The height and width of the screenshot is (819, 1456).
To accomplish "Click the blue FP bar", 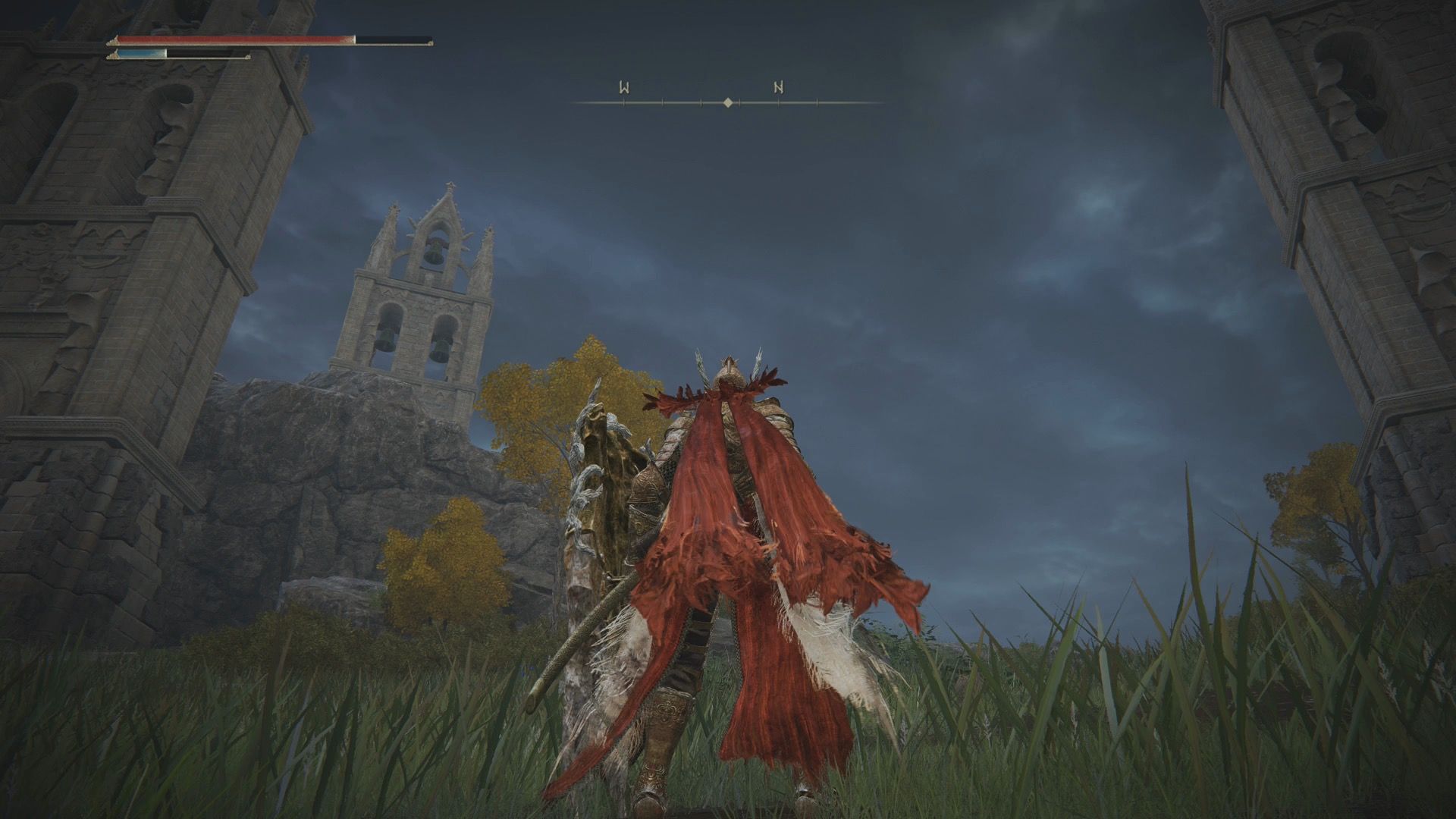I will coord(136,55).
